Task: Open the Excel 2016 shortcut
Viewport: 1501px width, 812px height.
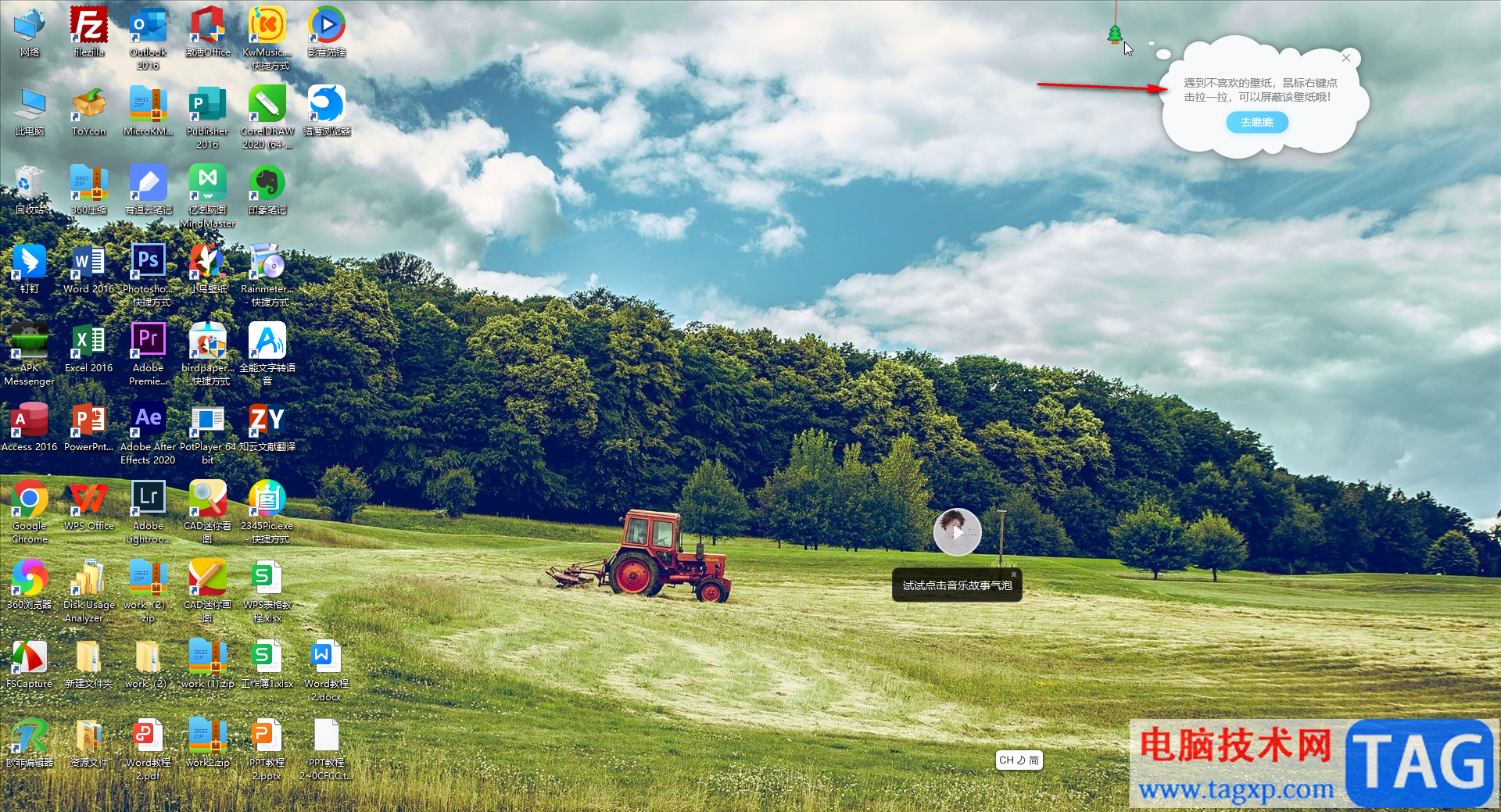Action: 89,342
